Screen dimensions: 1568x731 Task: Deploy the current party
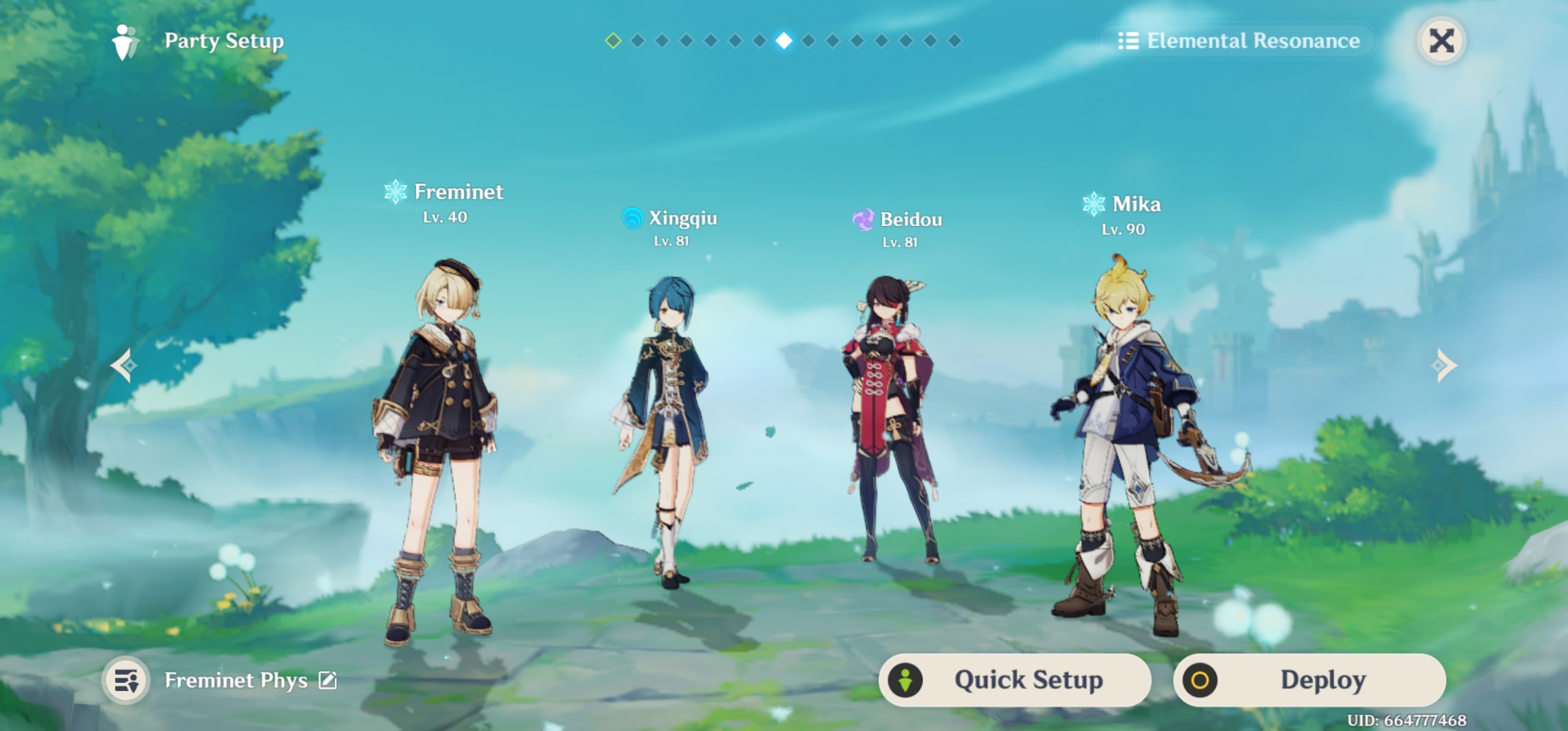[1309, 680]
